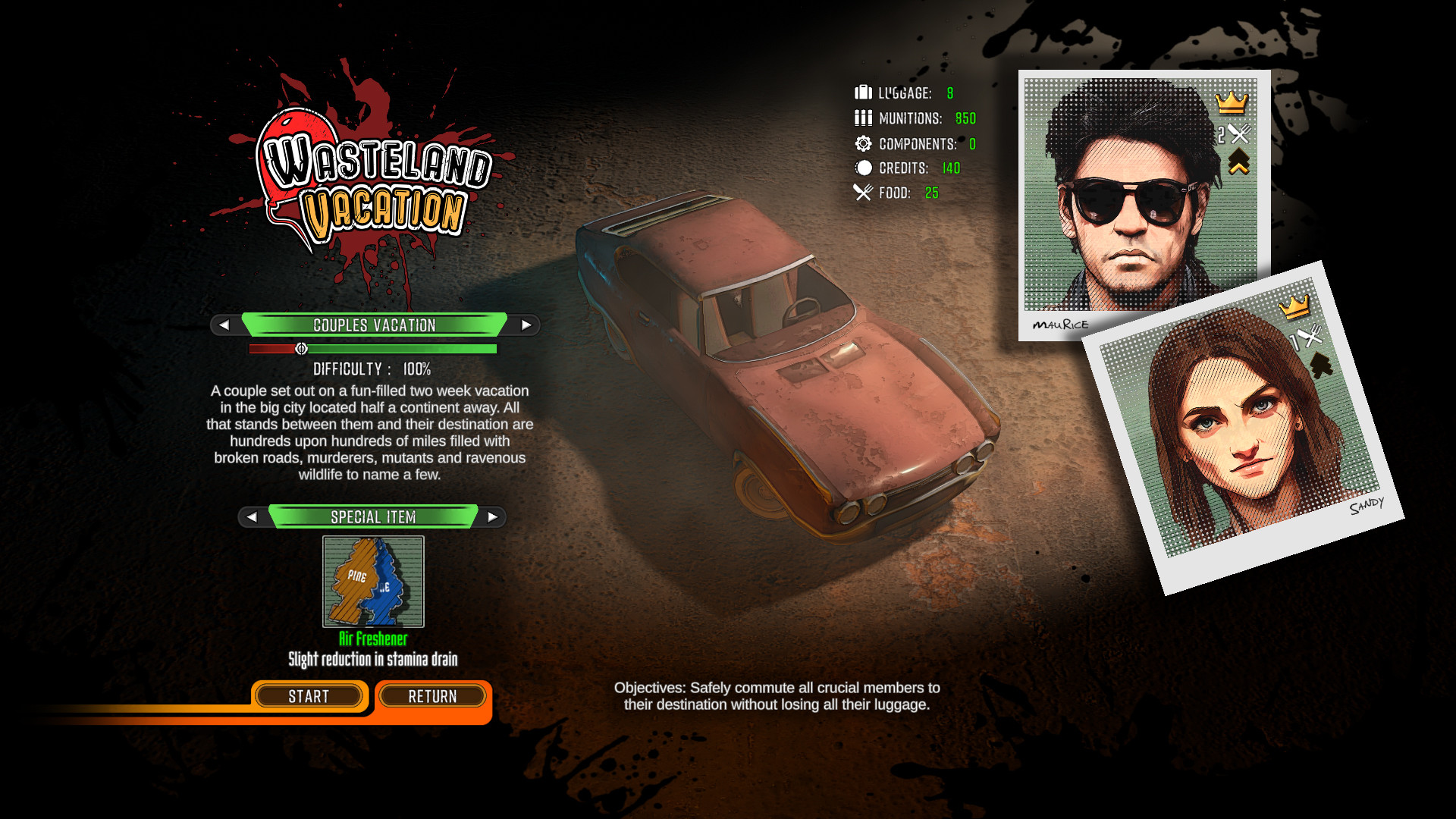Click the previous Special Item arrow
This screenshot has width=1456, height=819.
coord(253,517)
